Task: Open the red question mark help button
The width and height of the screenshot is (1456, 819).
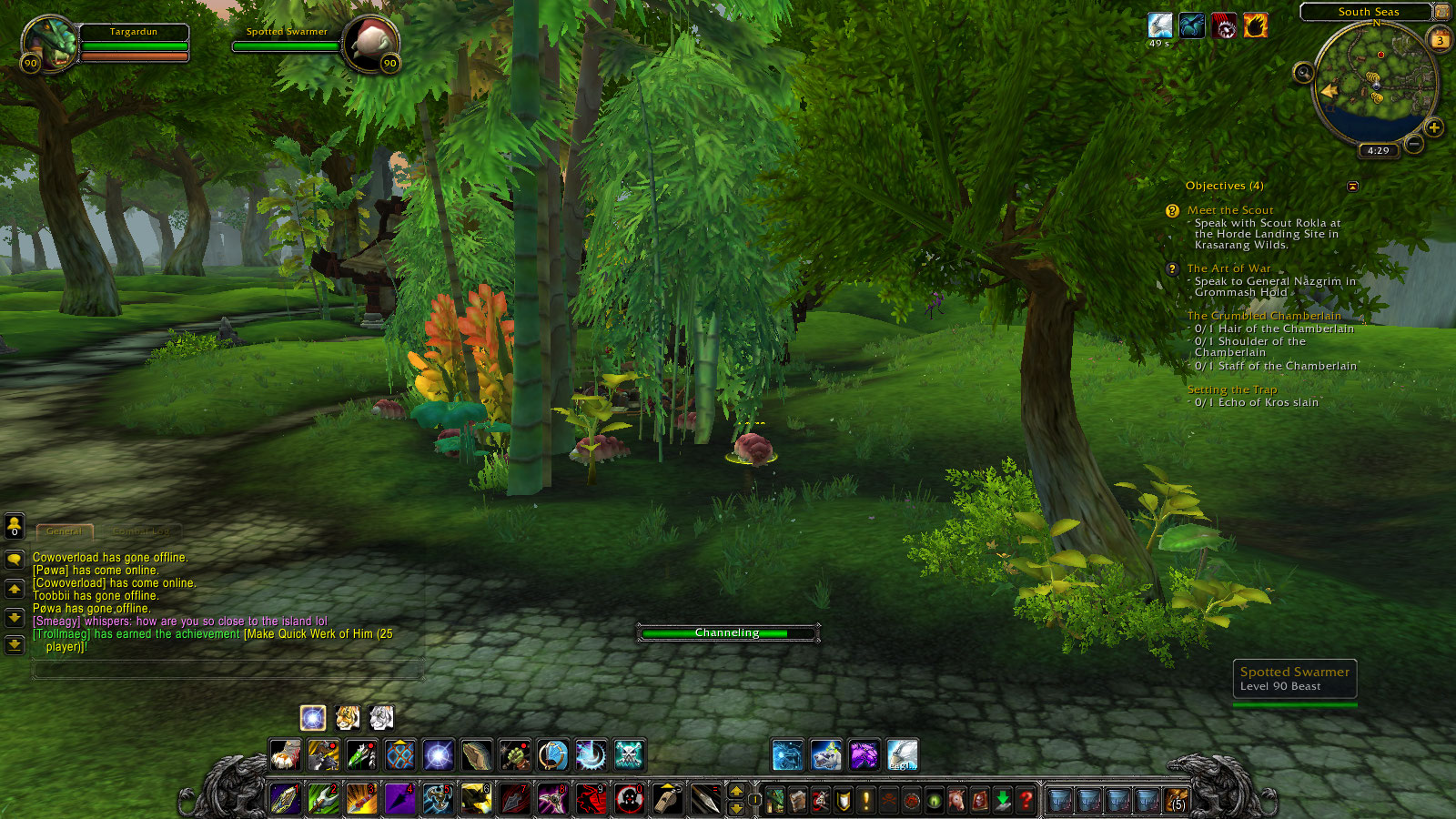Action: [1026, 800]
